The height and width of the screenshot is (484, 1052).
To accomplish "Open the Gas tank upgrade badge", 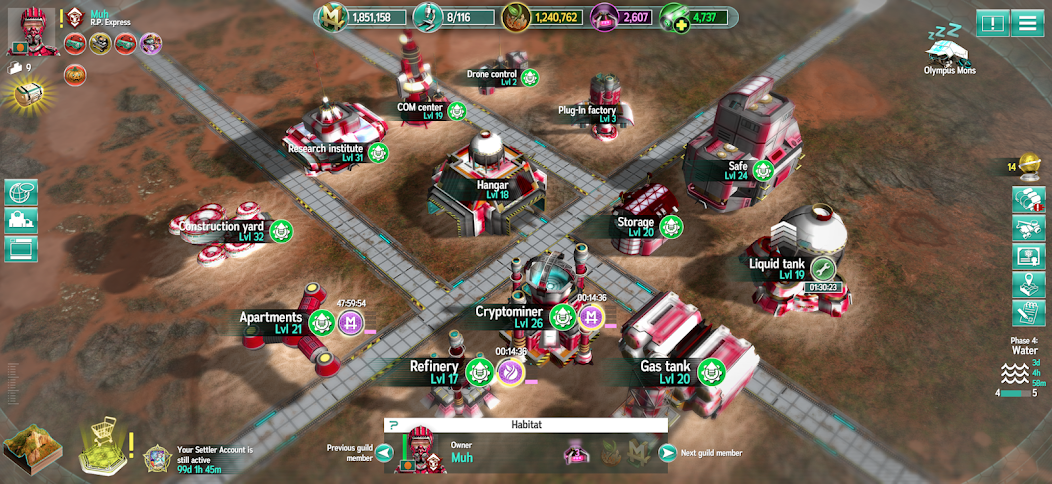I will pos(710,372).
